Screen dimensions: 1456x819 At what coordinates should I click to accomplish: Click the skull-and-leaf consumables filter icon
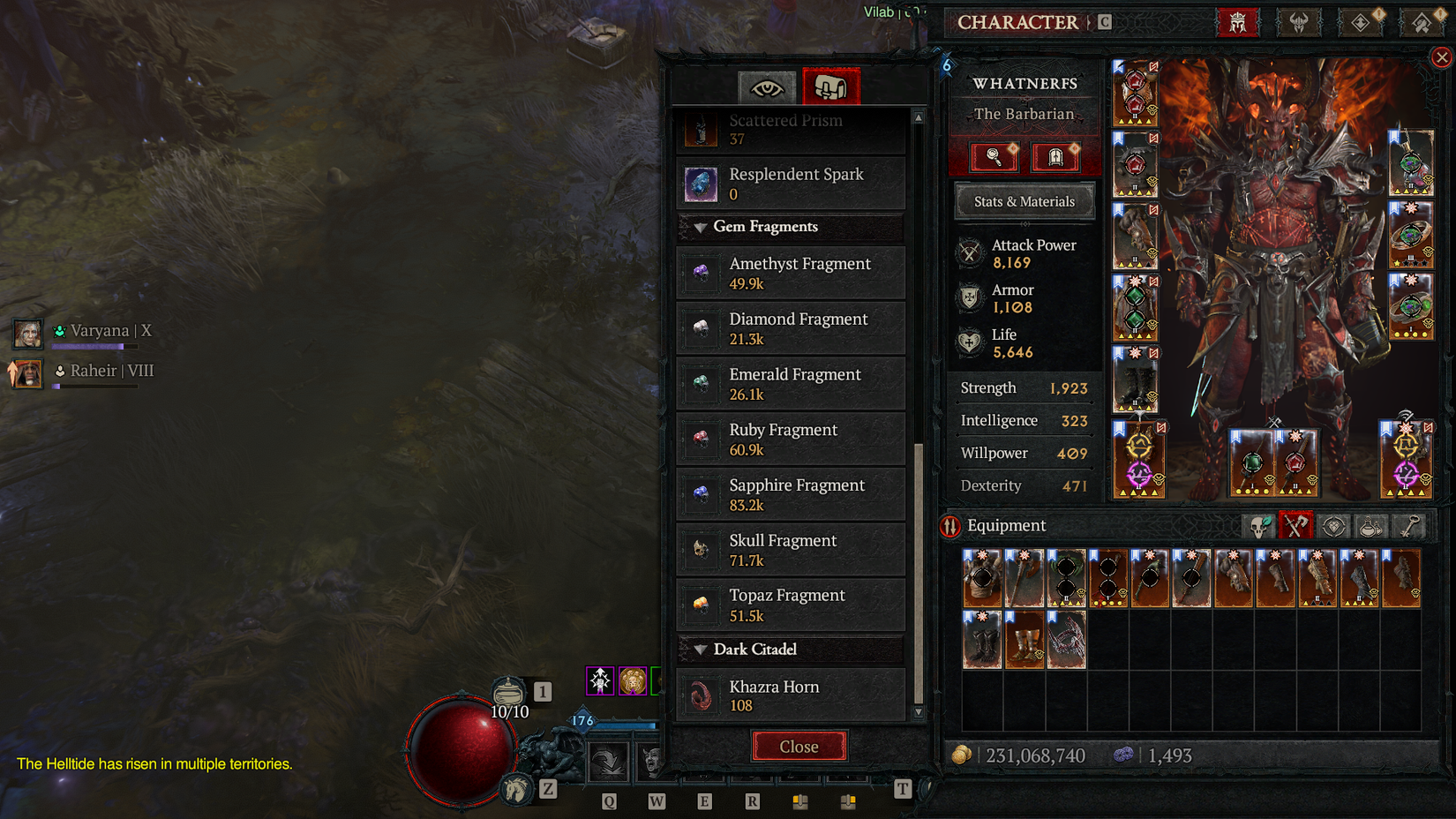click(x=1259, y=525)
